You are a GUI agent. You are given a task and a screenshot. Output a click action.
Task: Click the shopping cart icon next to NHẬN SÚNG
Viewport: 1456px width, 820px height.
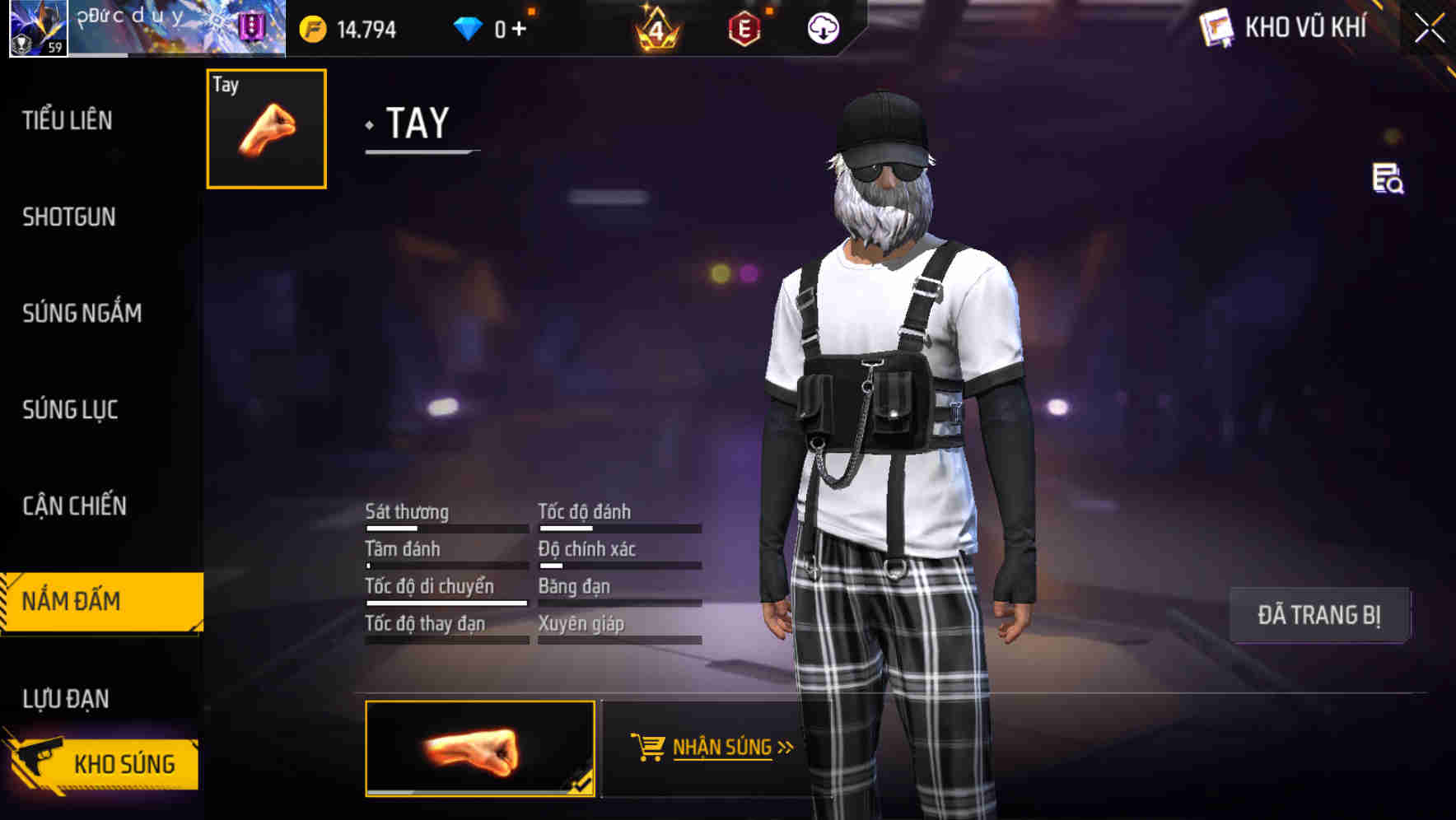[647, 746]
